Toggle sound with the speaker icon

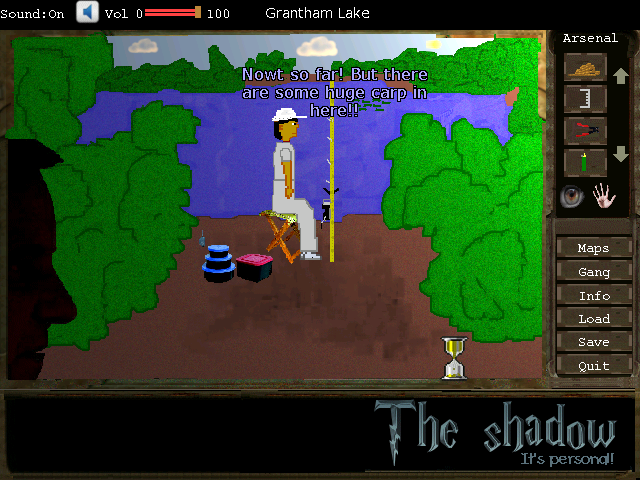(88, 13)
